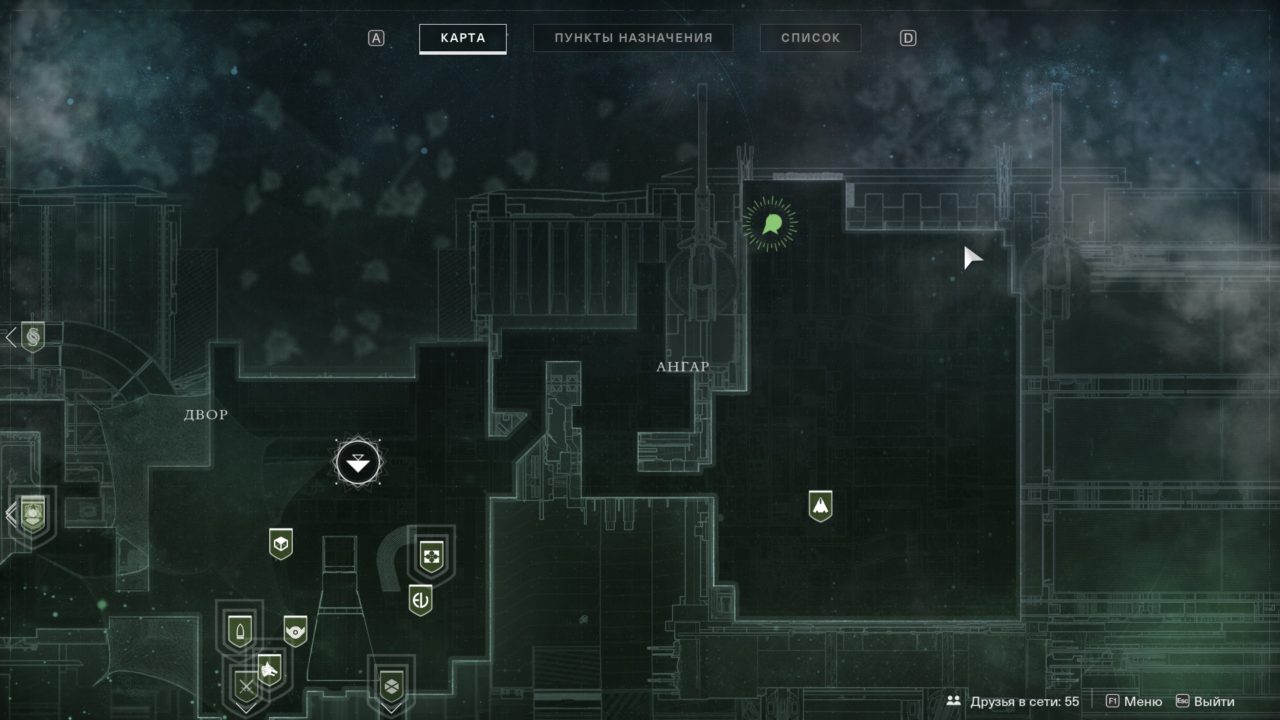
Task: Click Выйти to exit the map
Action: (1206, 702)
